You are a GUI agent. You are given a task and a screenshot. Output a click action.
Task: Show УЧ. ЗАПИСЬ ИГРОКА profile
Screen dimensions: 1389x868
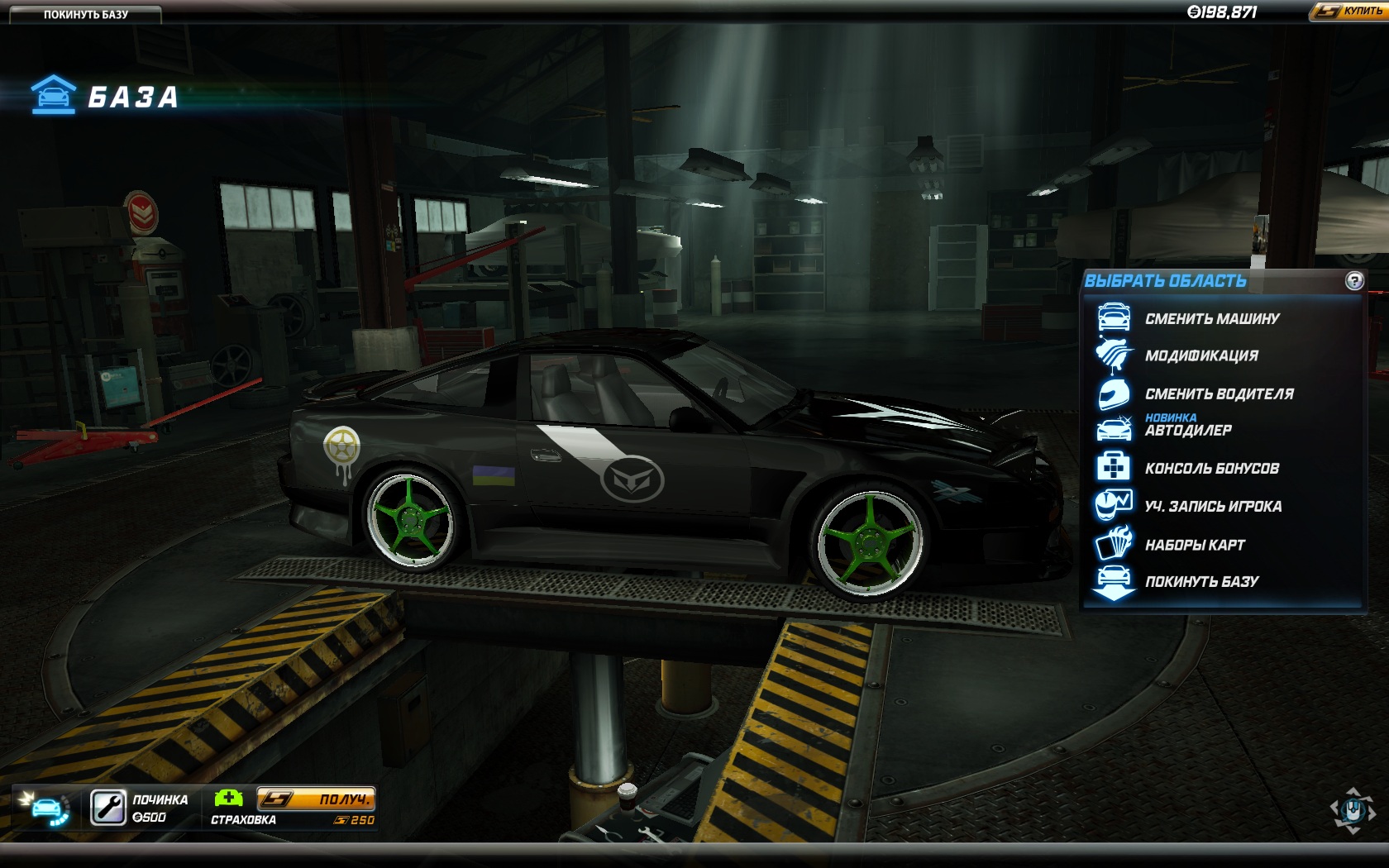coord(1213,506)
